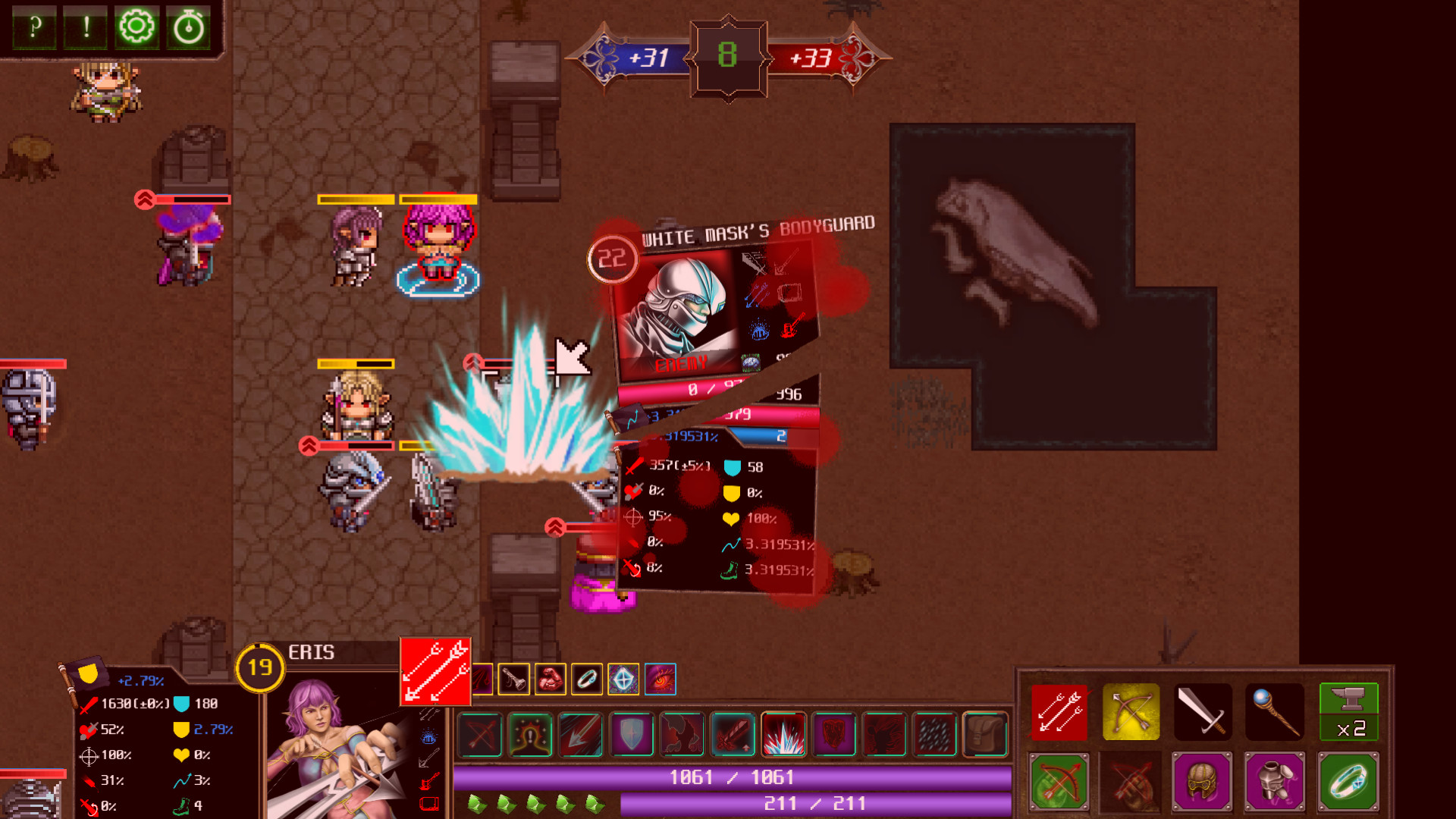Screen dimensions: 1456x819
Task: Open Eris's bag at the skill bar end
Action: [986, 734]
